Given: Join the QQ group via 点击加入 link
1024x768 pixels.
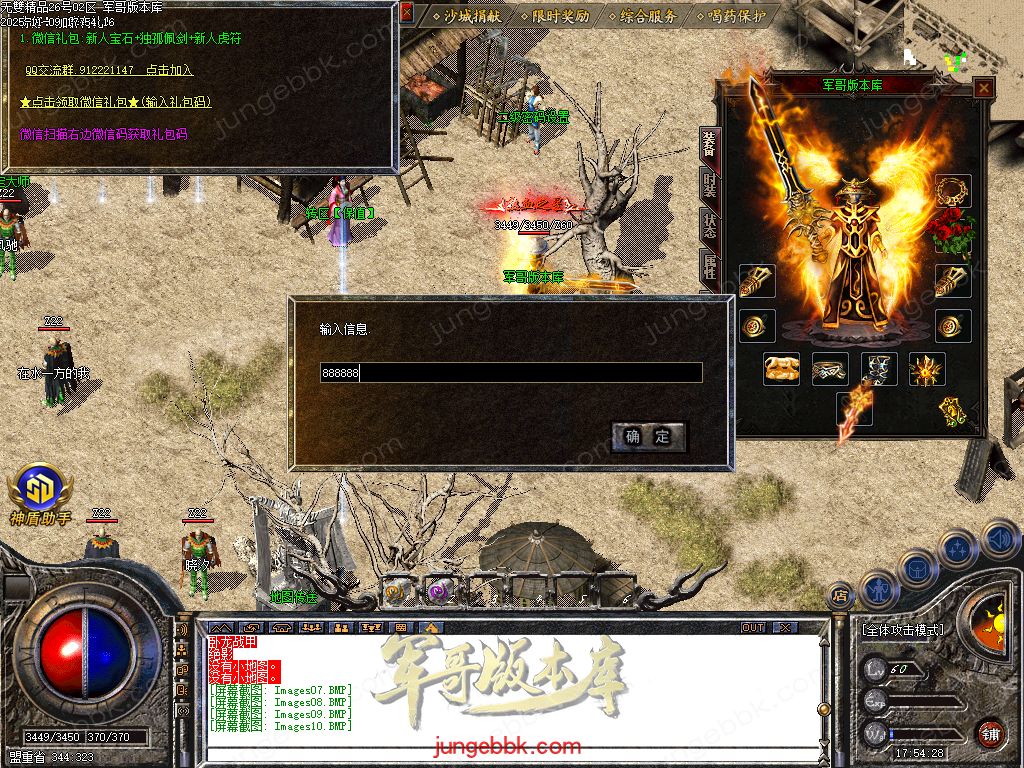Looking at the screenshot, I should tap(169, 71).
